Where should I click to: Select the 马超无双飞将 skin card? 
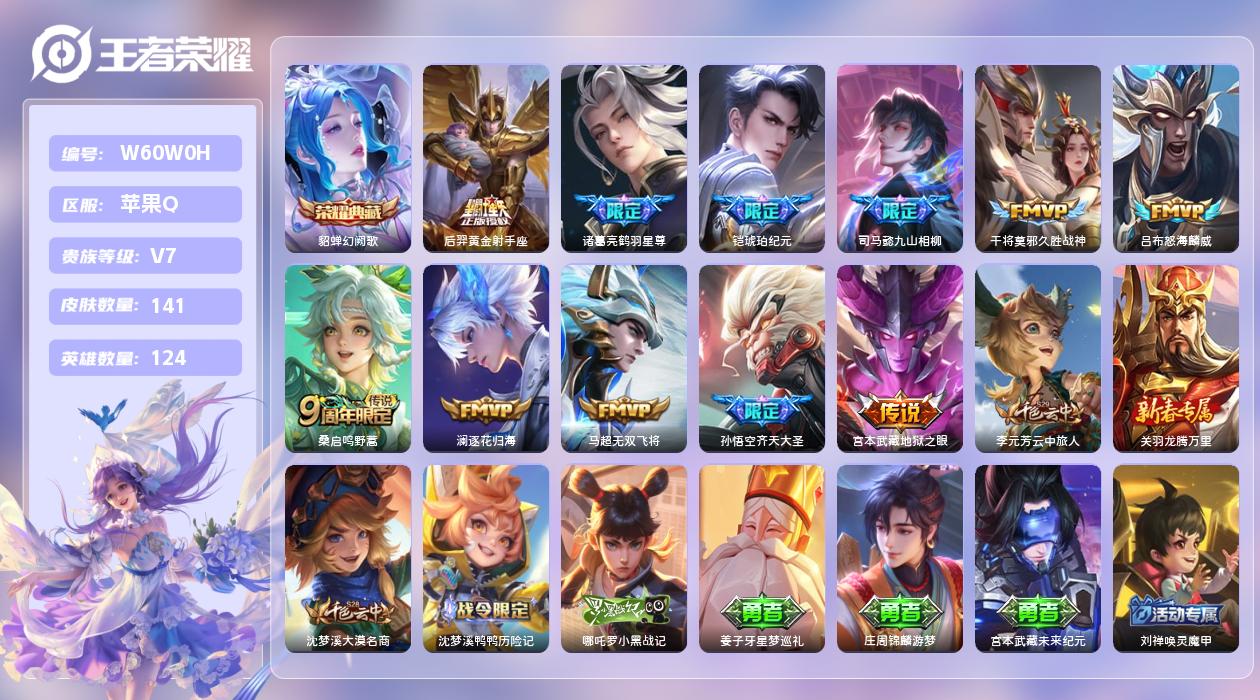click(x=624, y=358)
